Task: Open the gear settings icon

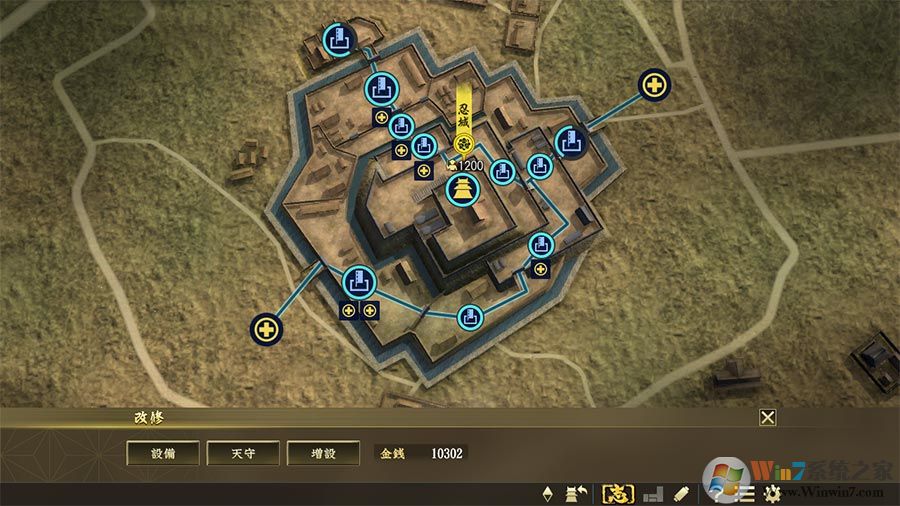Action: tap(772, 493)
